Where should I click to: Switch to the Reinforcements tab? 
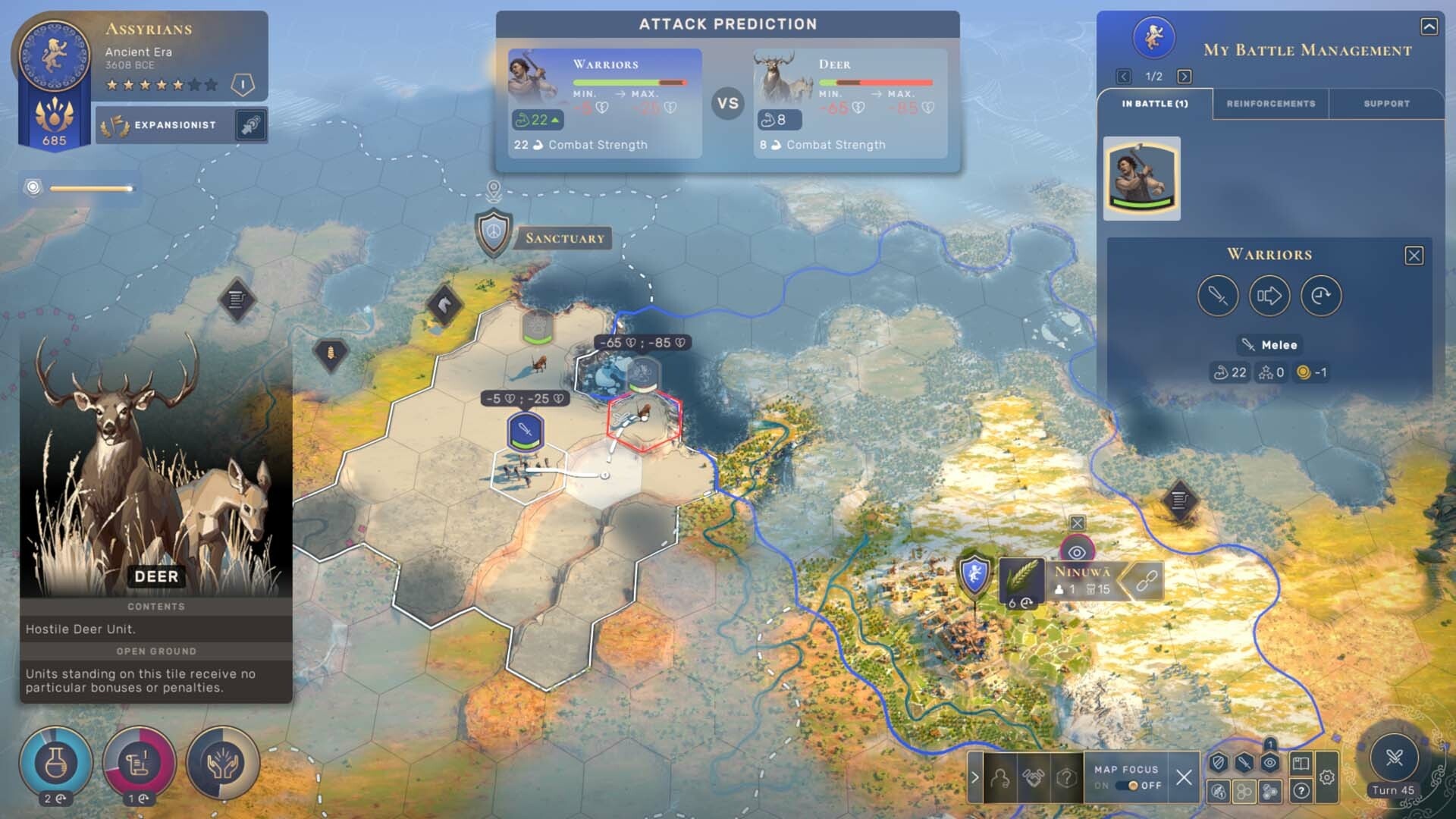[x=1271, y=104]
